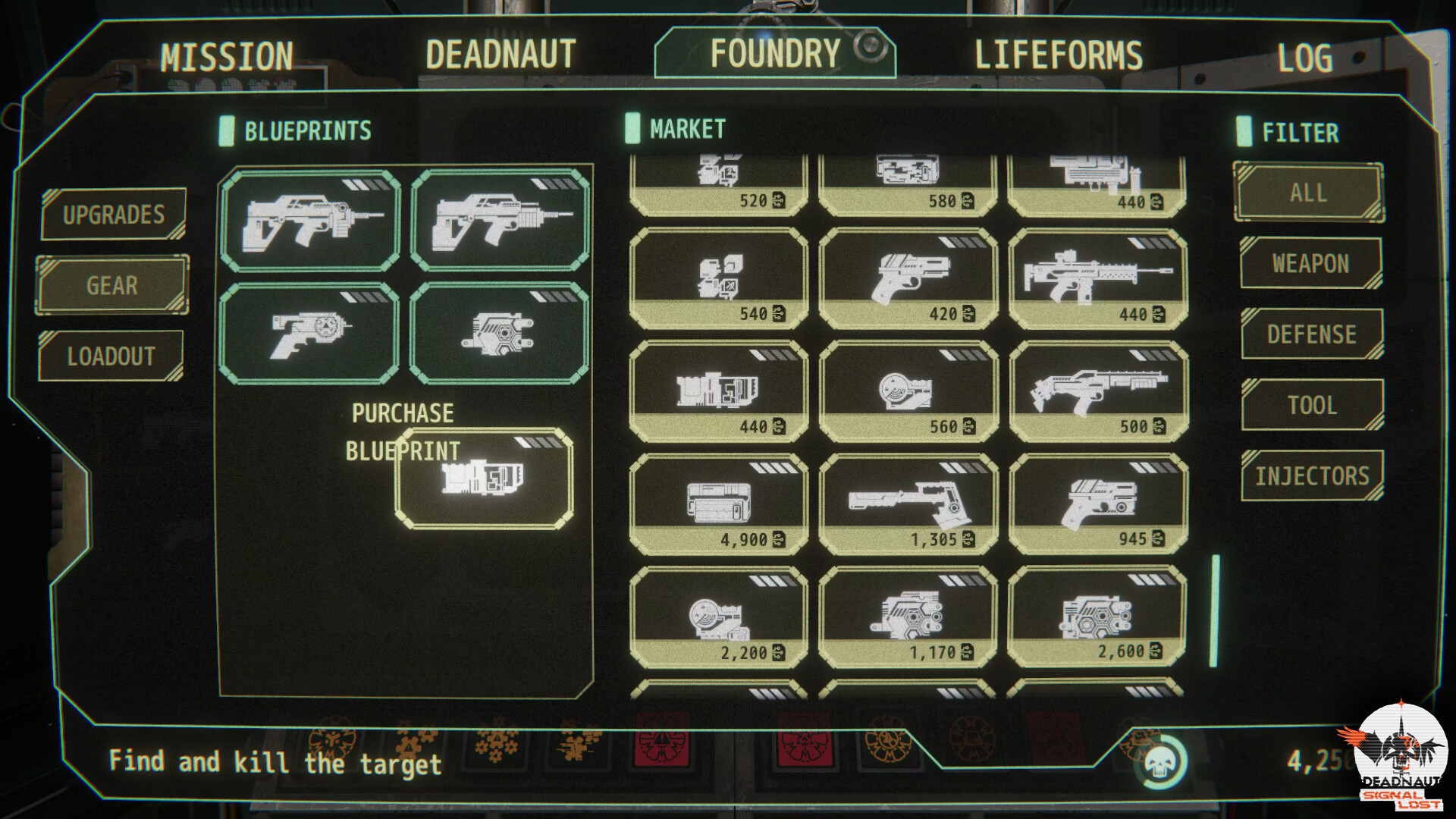Screen dimensions: 1456x819
Task: Select the 500 credit shotgun in the market
Action: [1100, 389]
